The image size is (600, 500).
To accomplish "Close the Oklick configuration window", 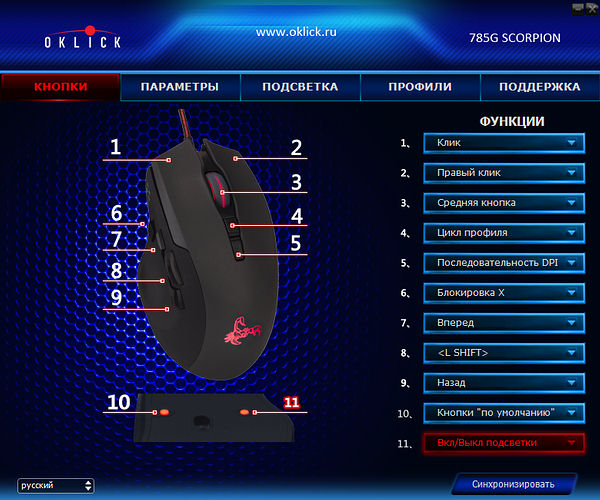I will point(591,7).
